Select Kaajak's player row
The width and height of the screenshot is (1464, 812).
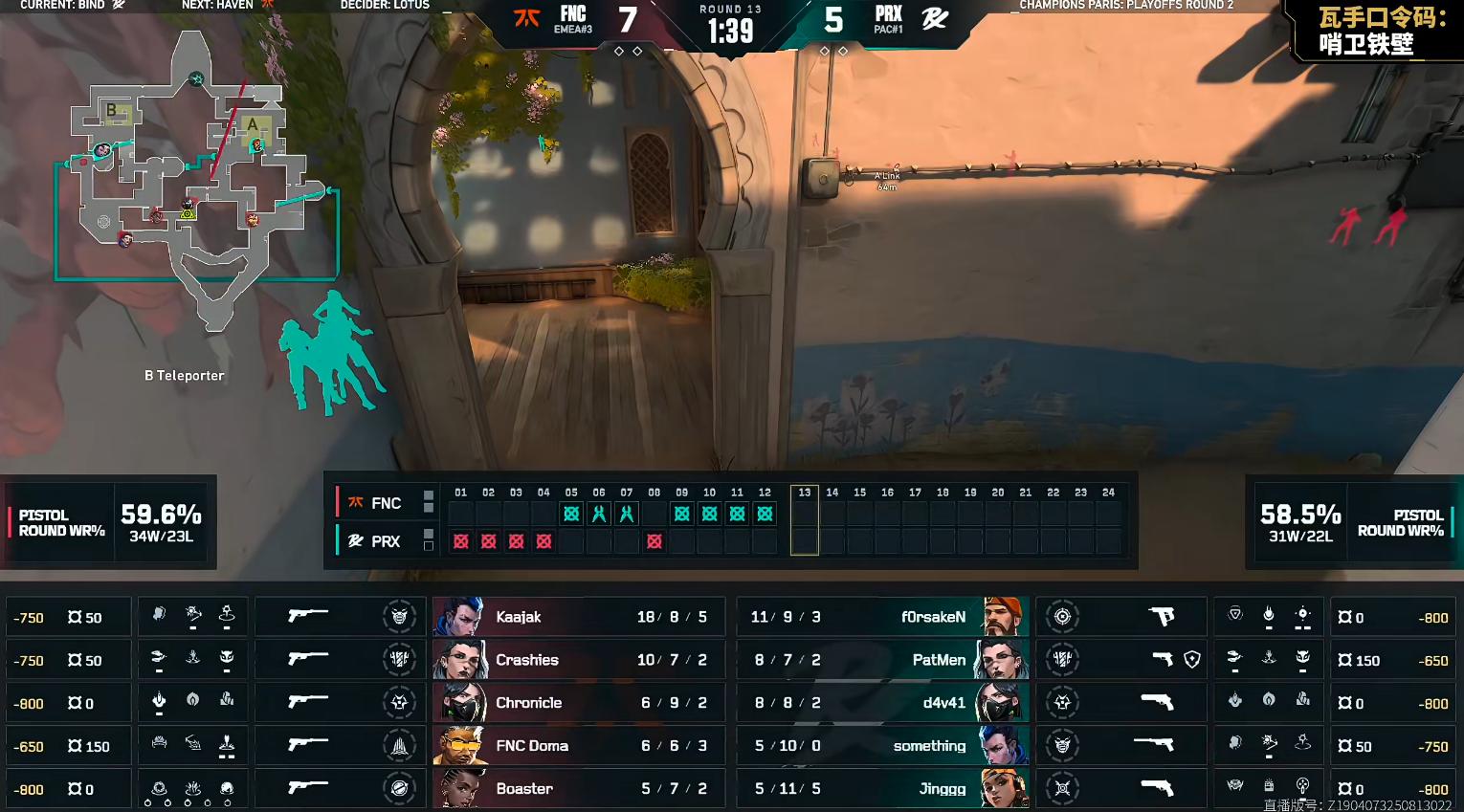578,617
